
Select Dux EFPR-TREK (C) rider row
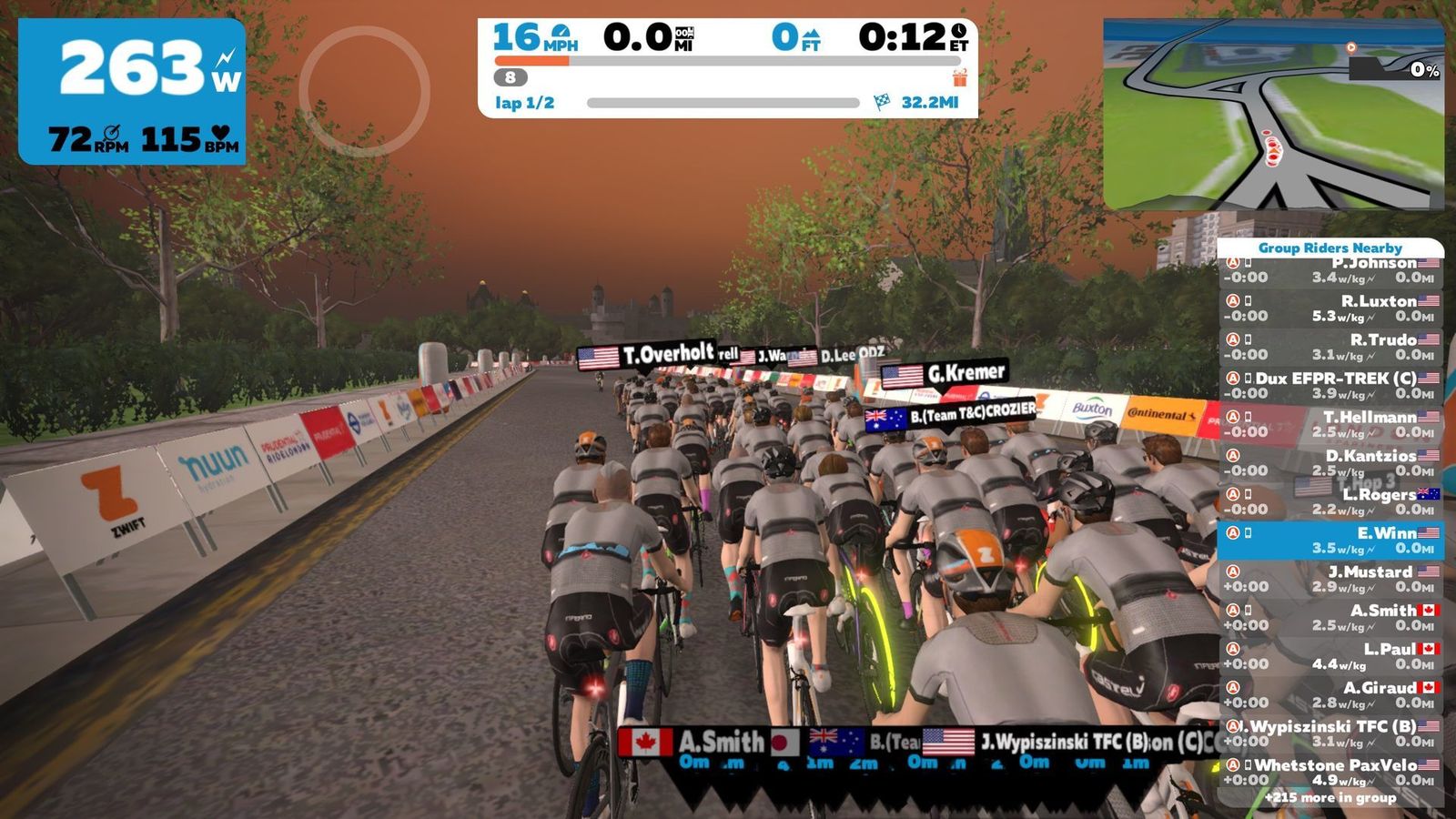pyautogui.click(x=1330, y=385)
